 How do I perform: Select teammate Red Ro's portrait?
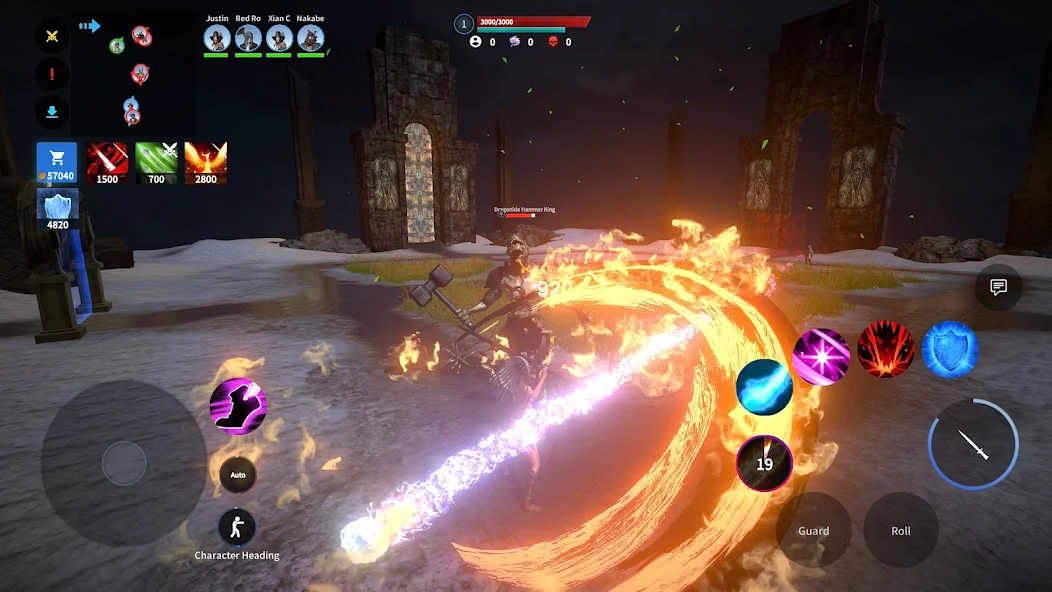coord(248,38)
